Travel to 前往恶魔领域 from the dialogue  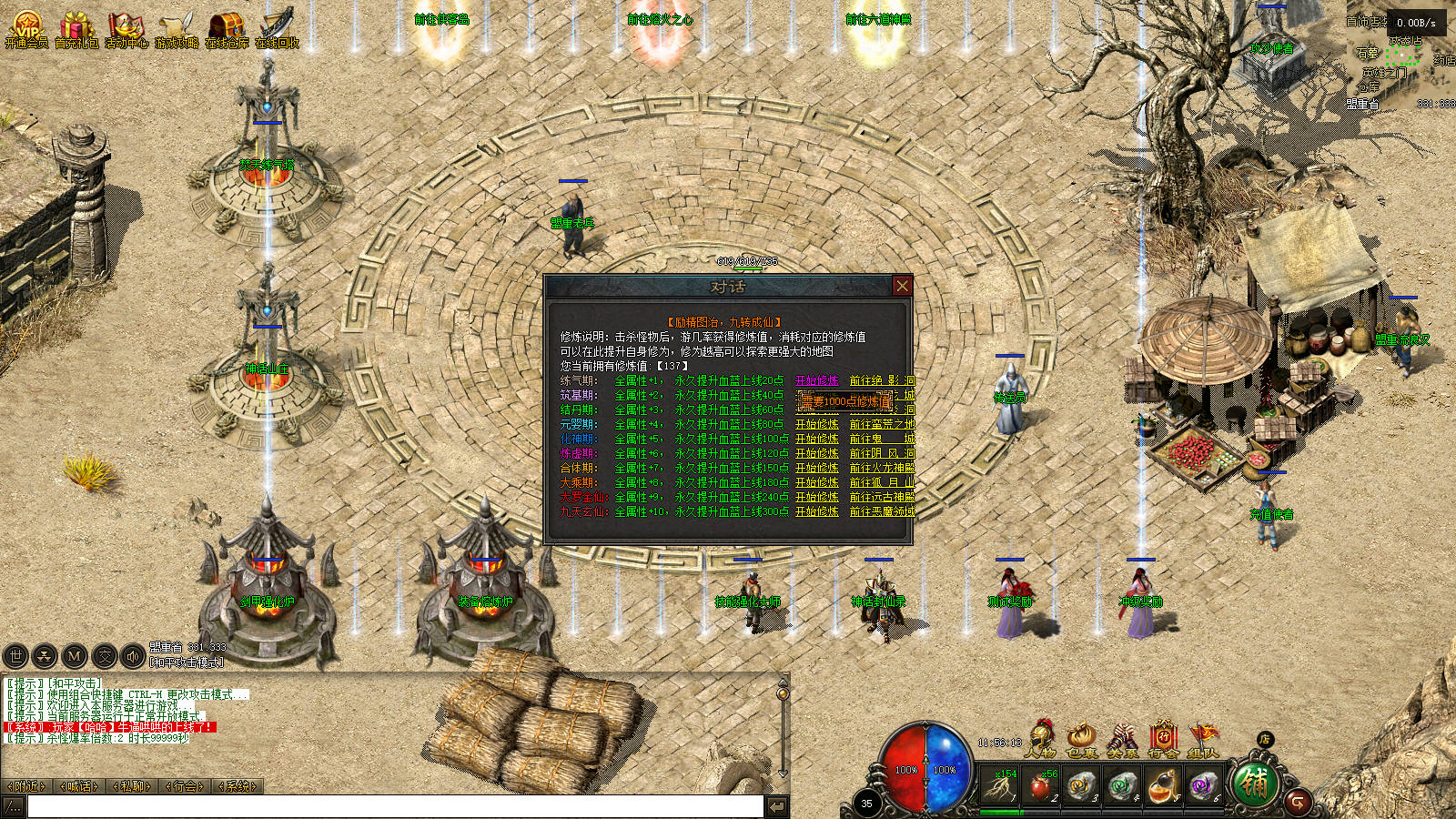[x=881, y=511]
